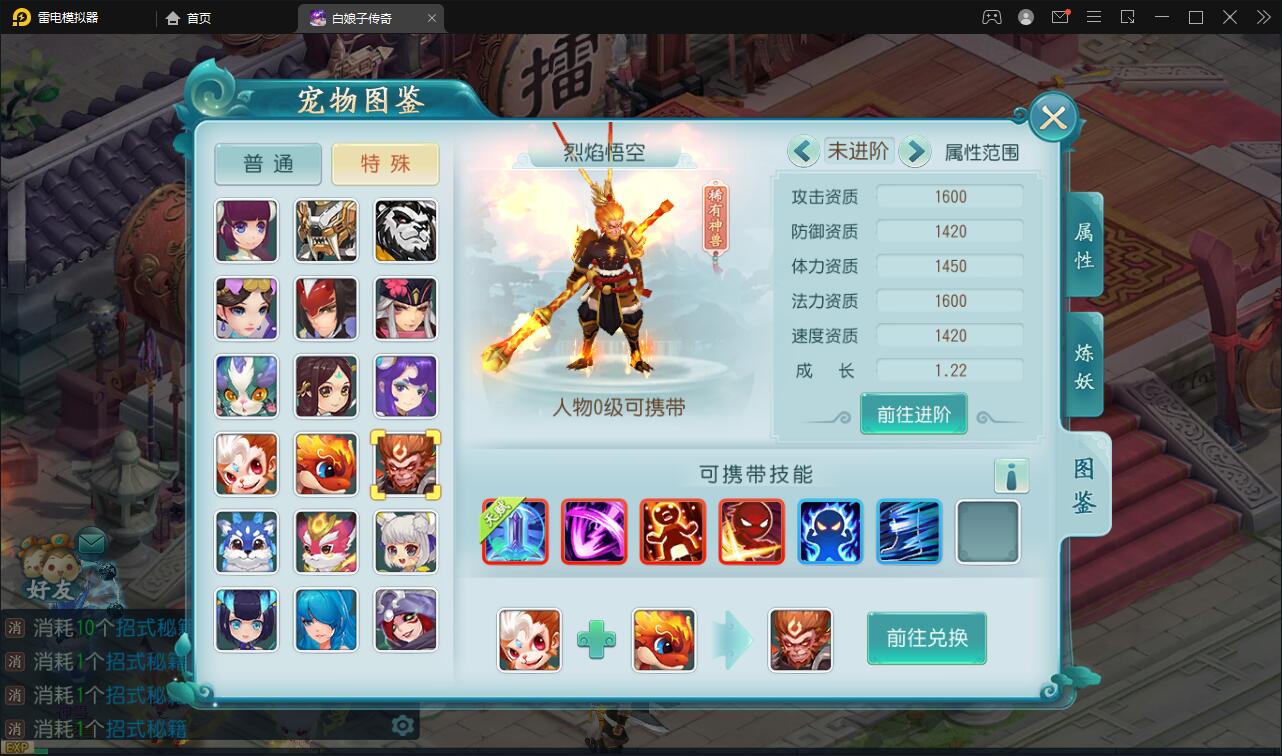The image size is (1282, 756).
Task: Select the blue lightning slash skill icon
Action: (x=909, y=532)
